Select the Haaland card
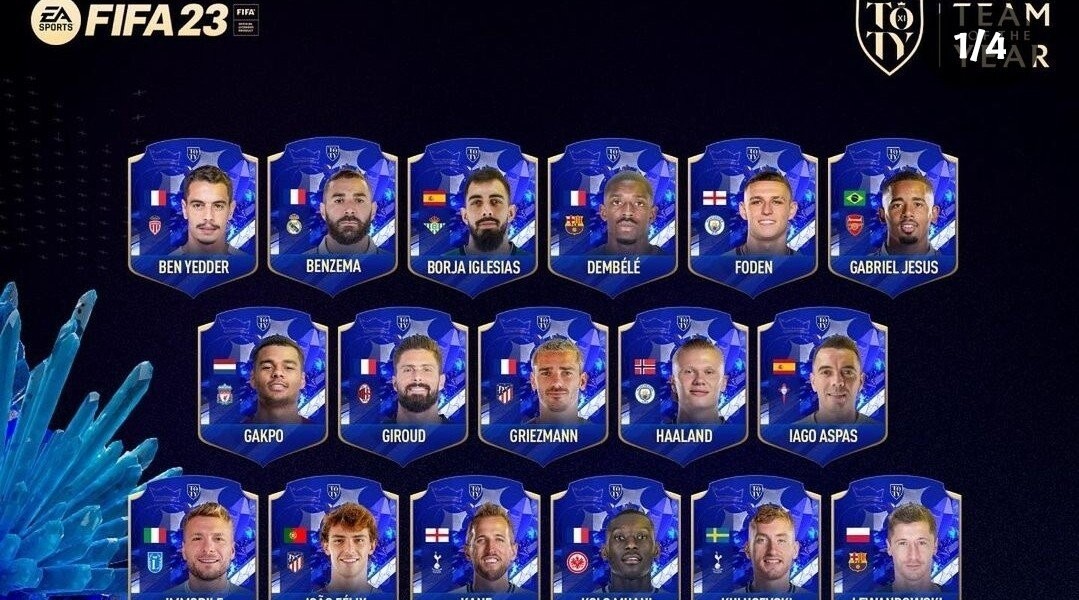This screenshot has width=1079, height=600. (x=683, y=386)
